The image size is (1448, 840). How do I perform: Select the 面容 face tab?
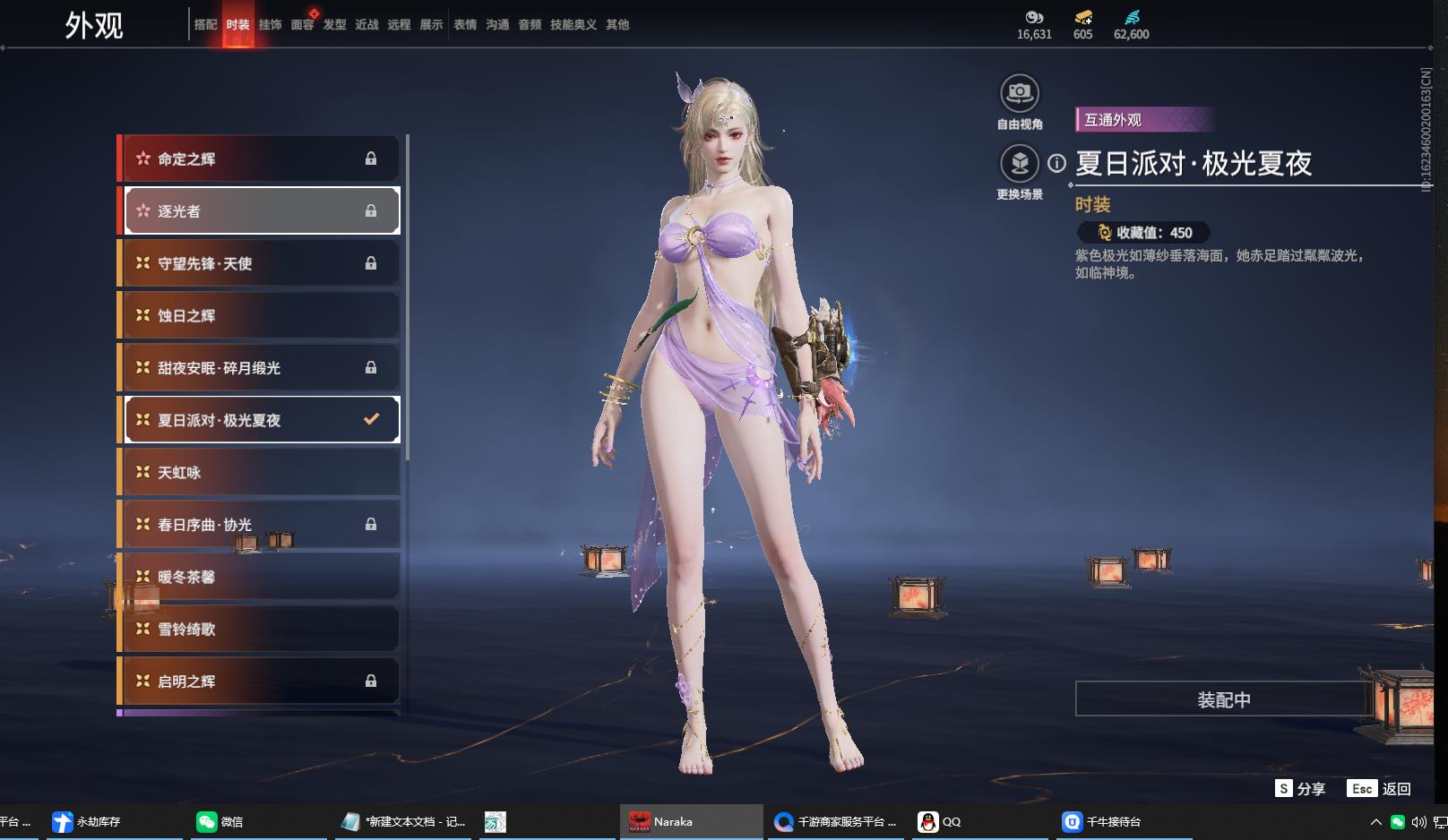tap(302, 25)
